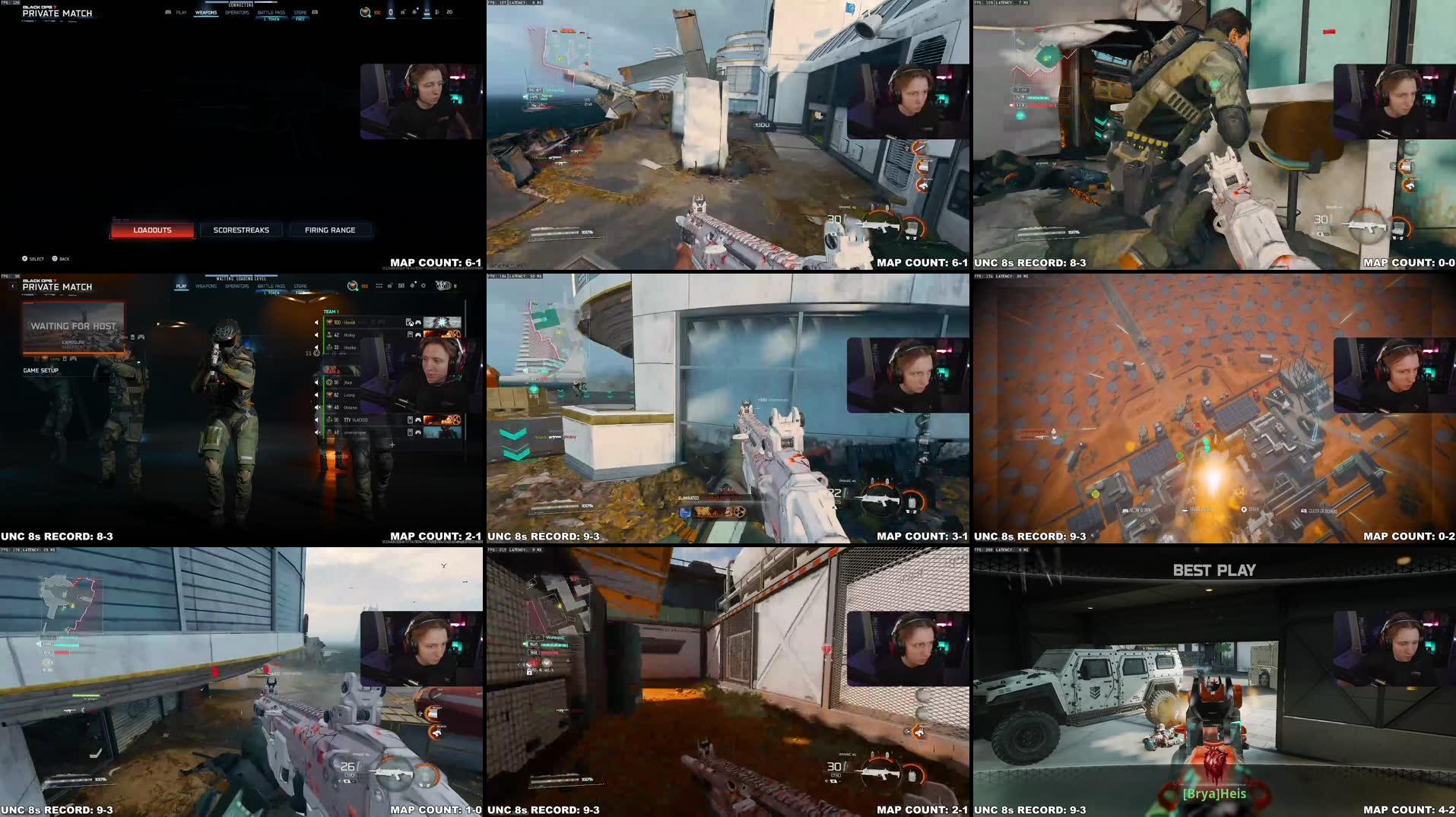Open the OPERATORS tab
This screenshot has height=817, width=1456.
click(237, 13)
